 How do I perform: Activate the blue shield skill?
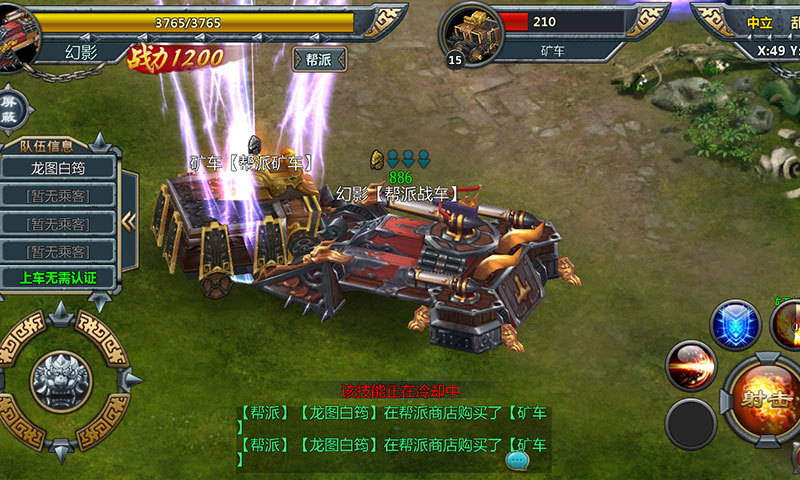[735, 325]
